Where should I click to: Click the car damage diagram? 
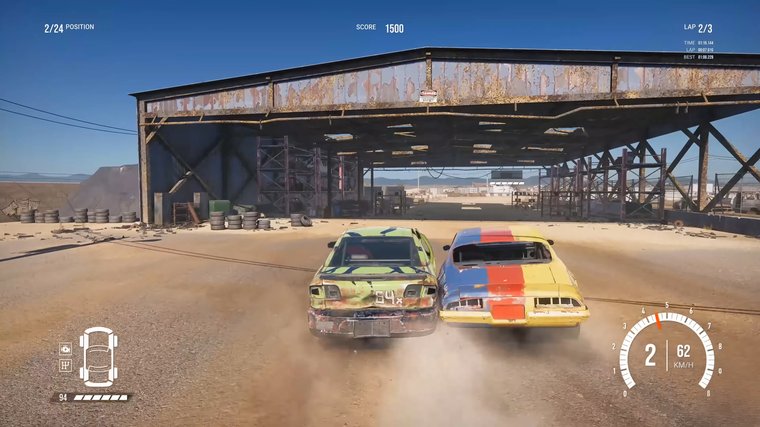pyautogui.click(x=98, y=357)
